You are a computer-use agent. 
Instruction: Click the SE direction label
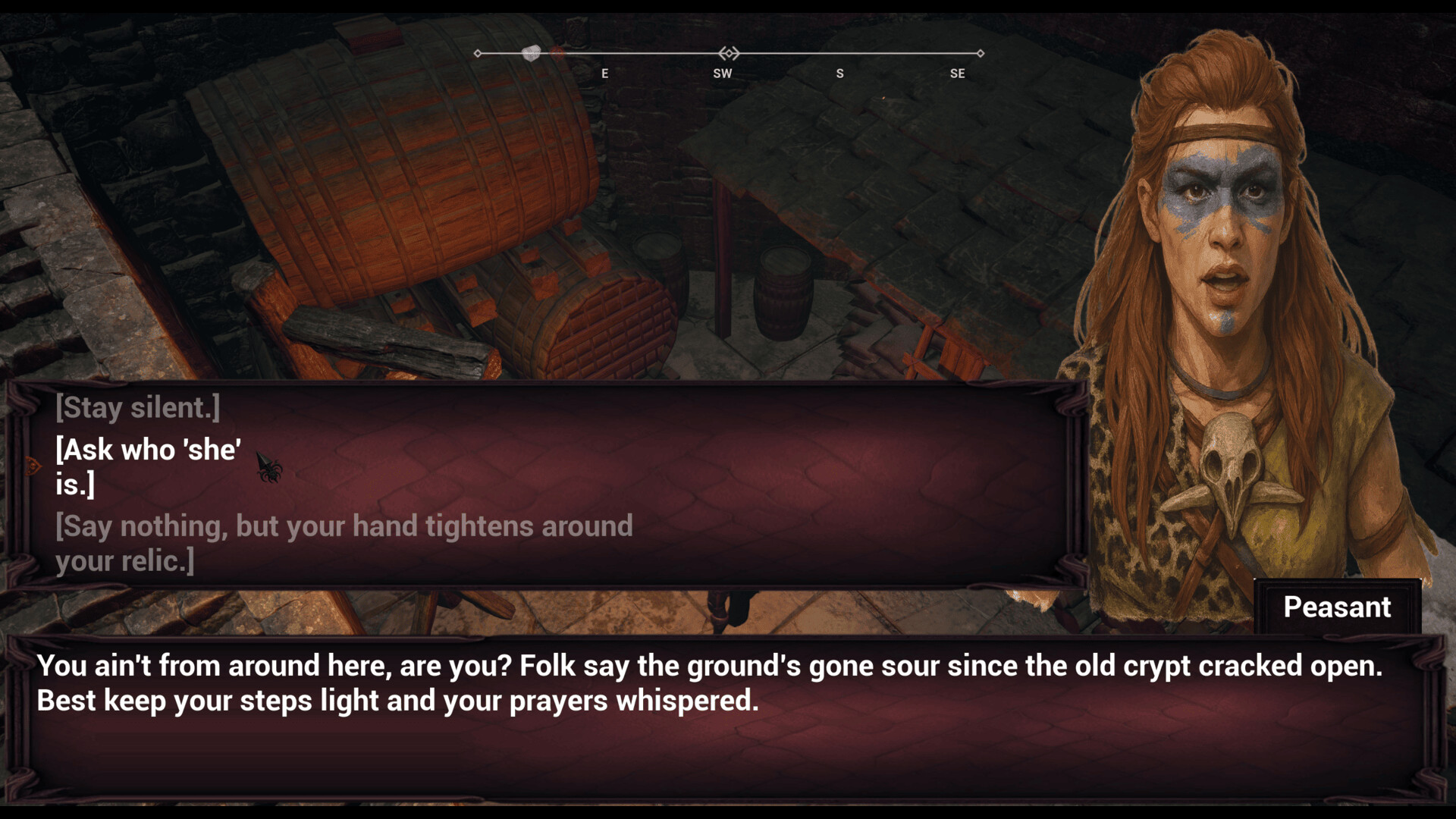click(958, 74)
